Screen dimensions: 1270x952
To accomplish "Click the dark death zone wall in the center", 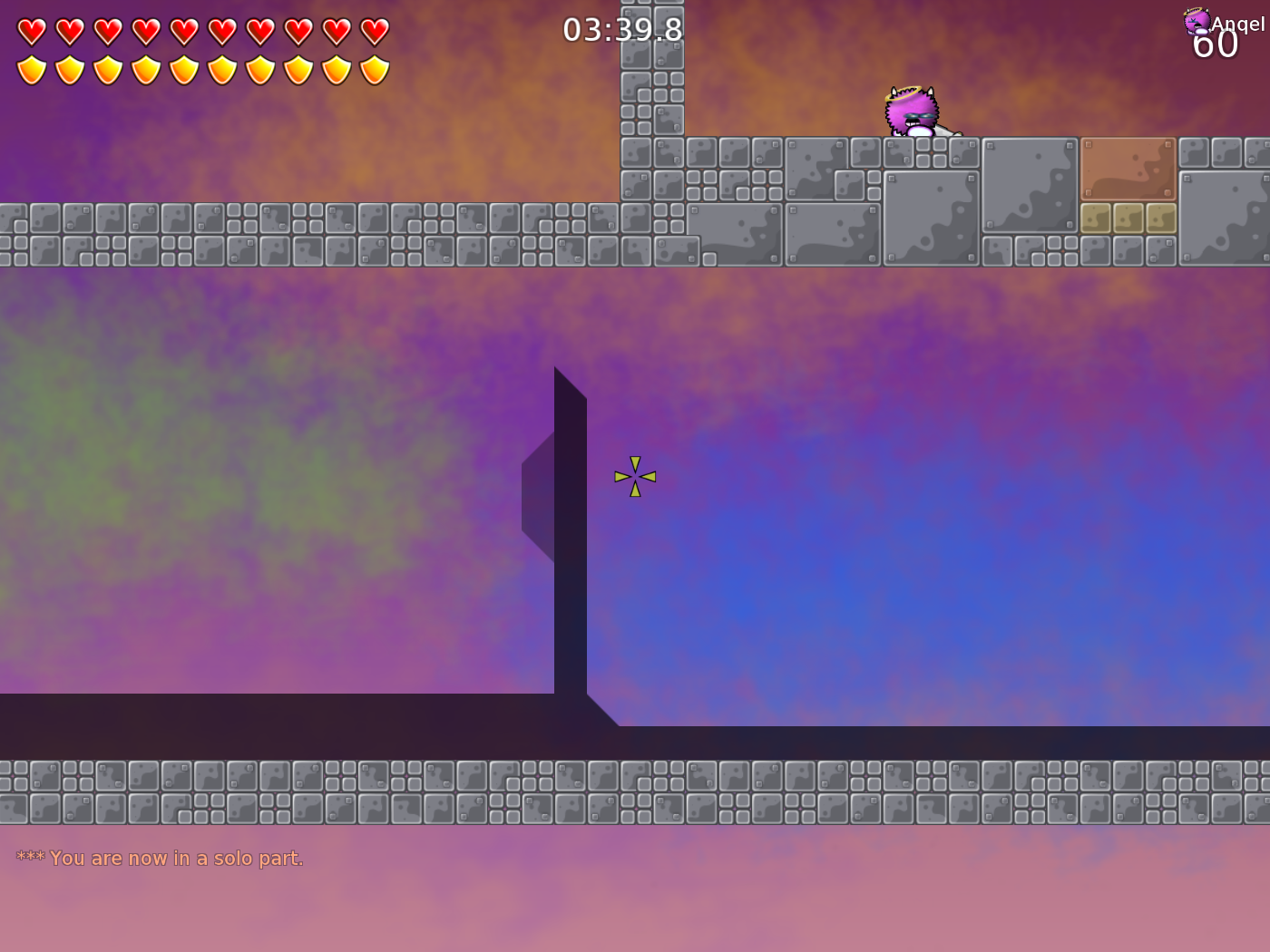I will pos(571,544).
